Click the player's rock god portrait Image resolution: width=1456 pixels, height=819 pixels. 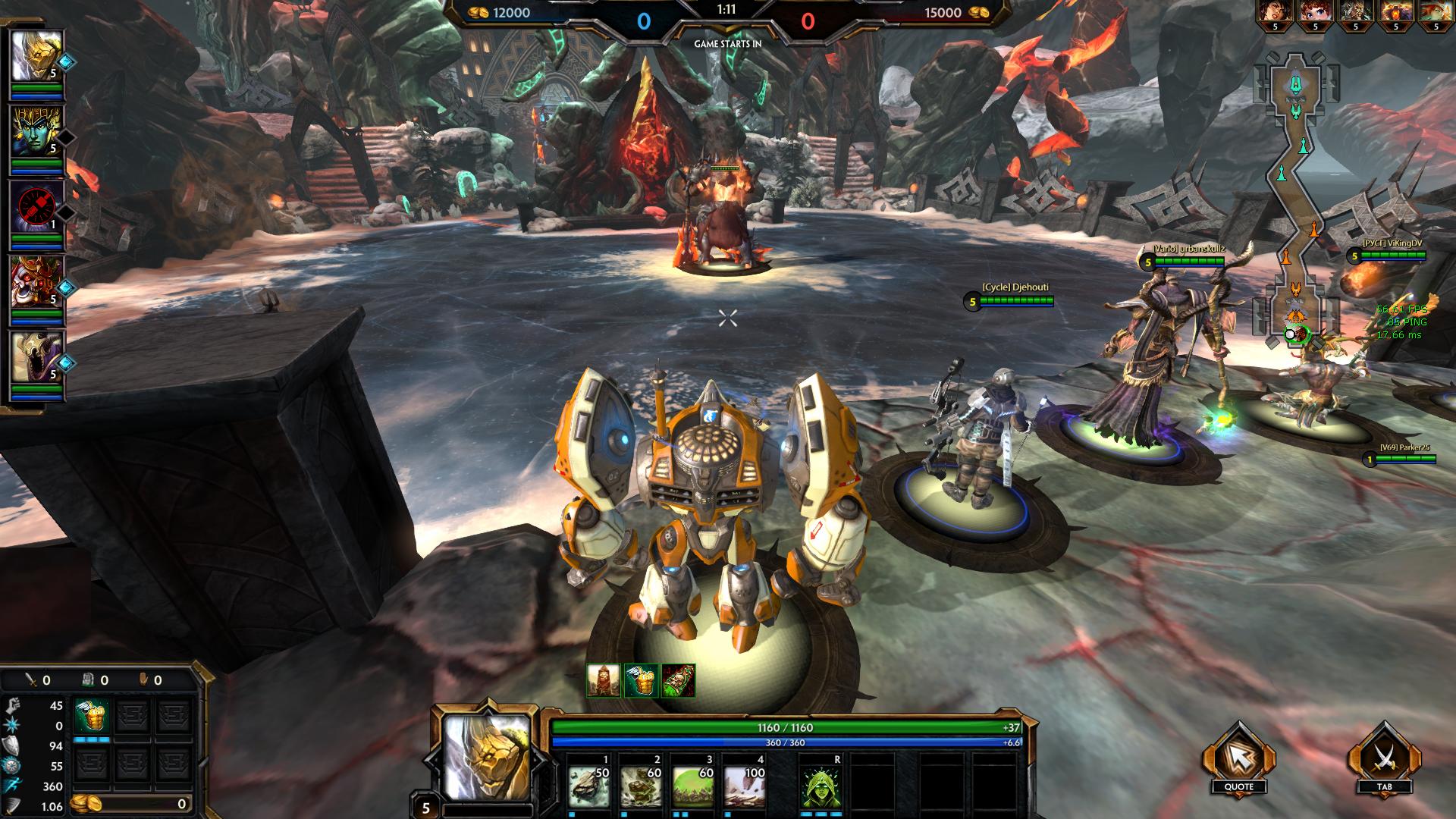(486, 758)
